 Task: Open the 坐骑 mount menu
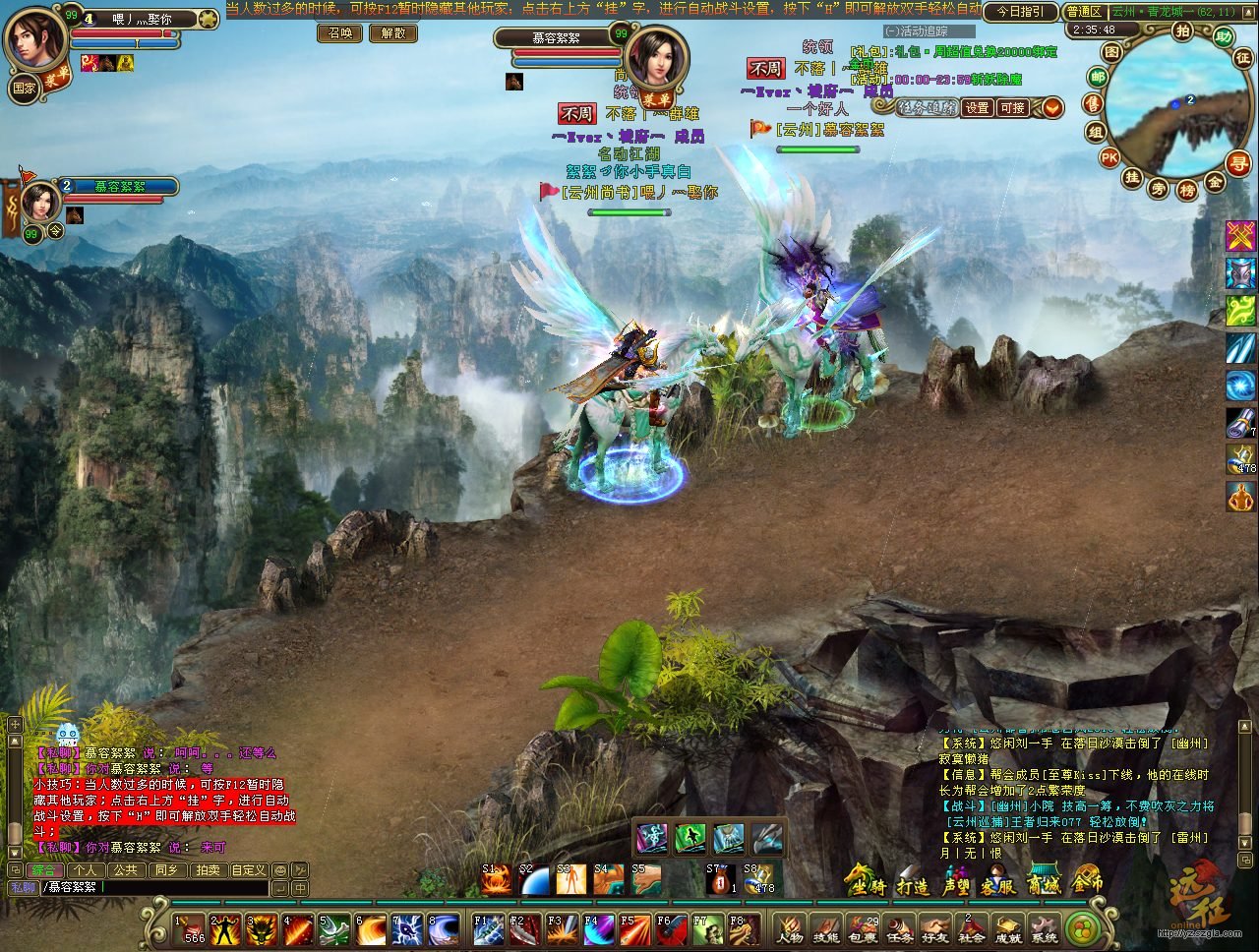(865, 883)
